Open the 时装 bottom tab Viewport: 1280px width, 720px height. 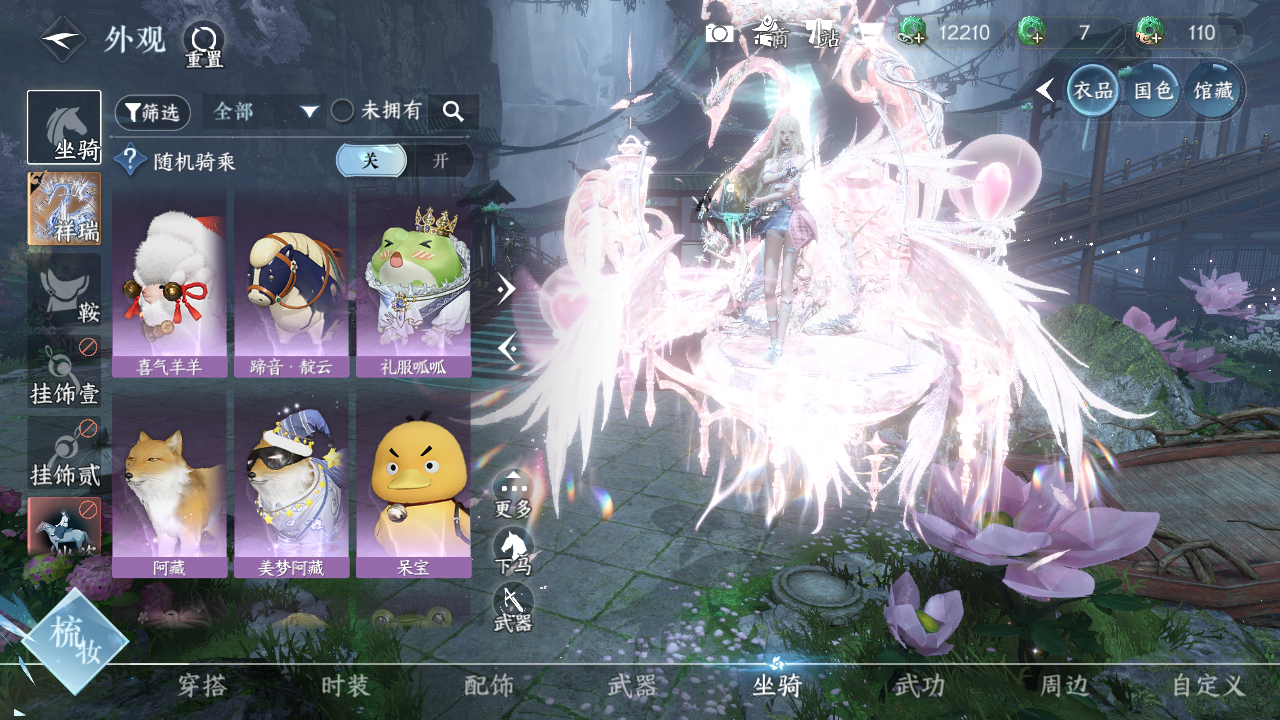pos(346,686)
